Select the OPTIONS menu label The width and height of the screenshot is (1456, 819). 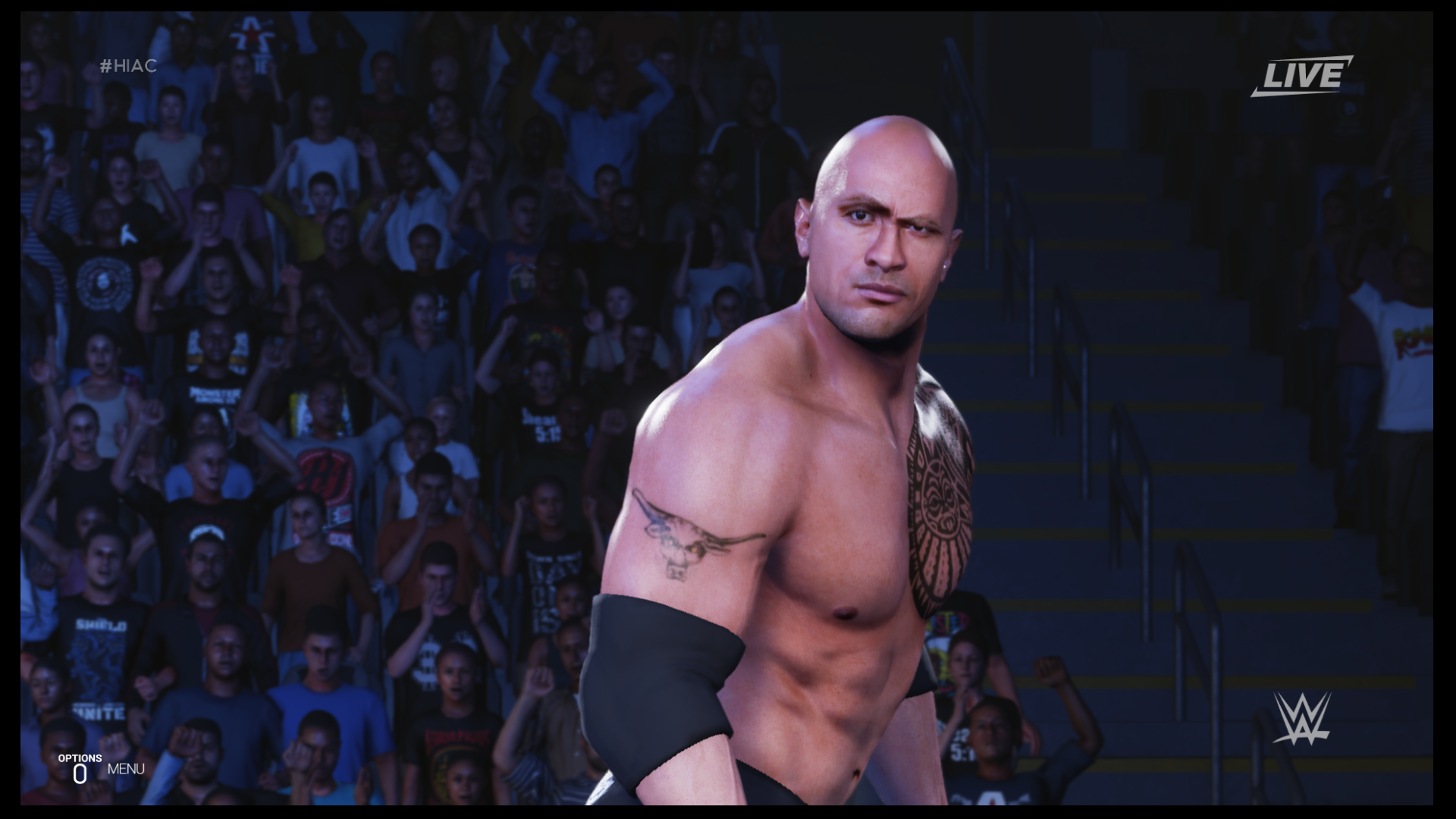79,757
